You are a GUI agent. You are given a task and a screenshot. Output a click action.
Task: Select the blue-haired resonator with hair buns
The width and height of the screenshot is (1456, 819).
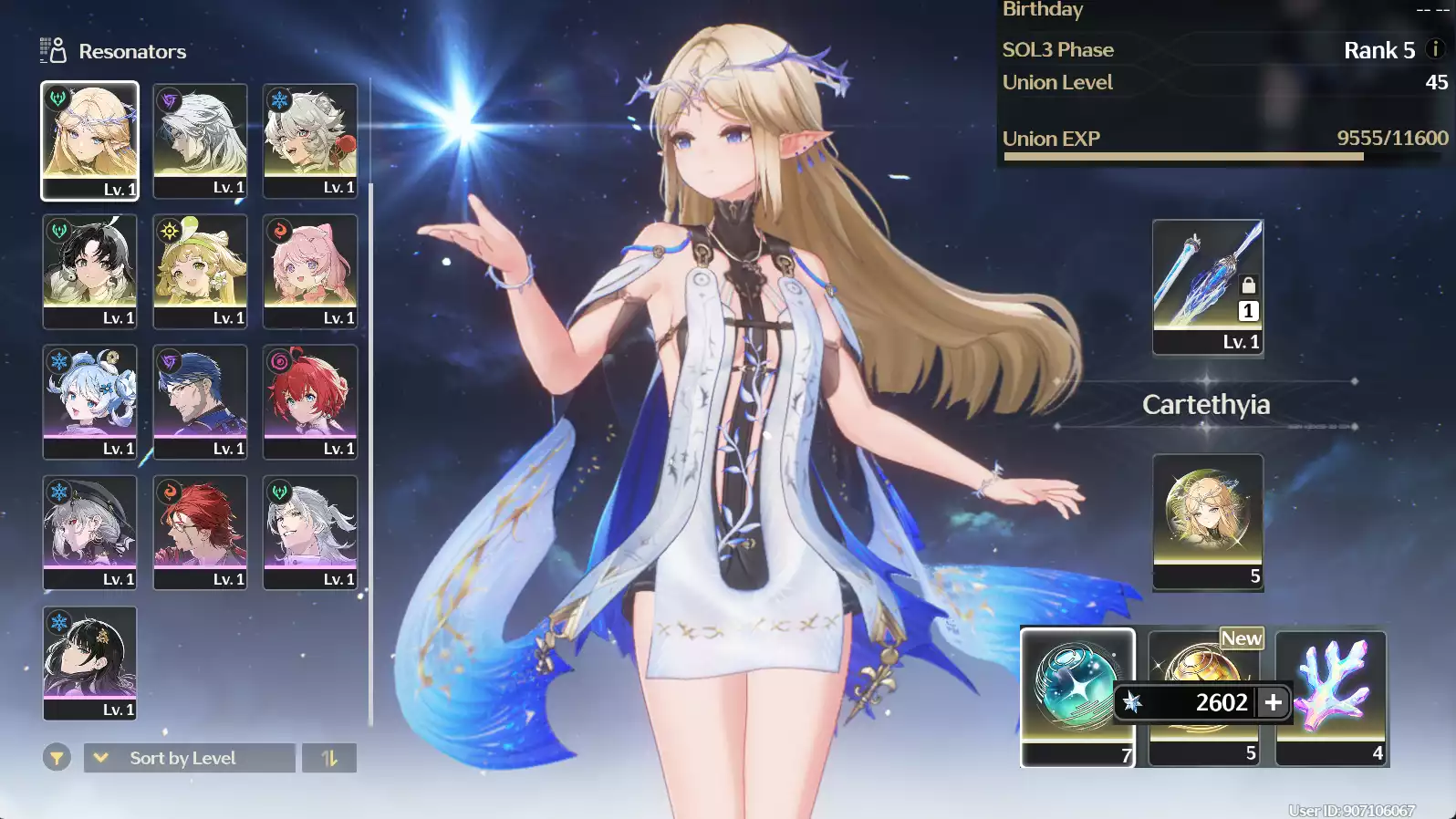89,401
